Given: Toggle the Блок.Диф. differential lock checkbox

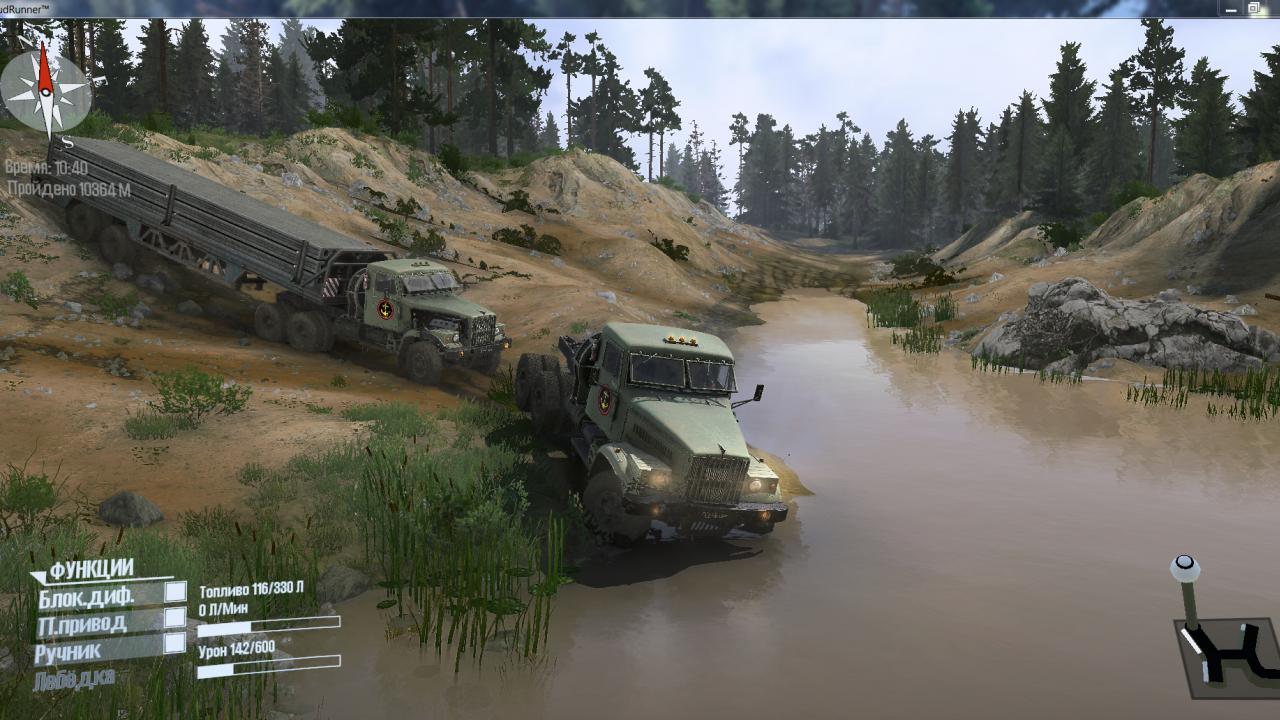Looking at the screenshot, I should (x=175, y=591).
